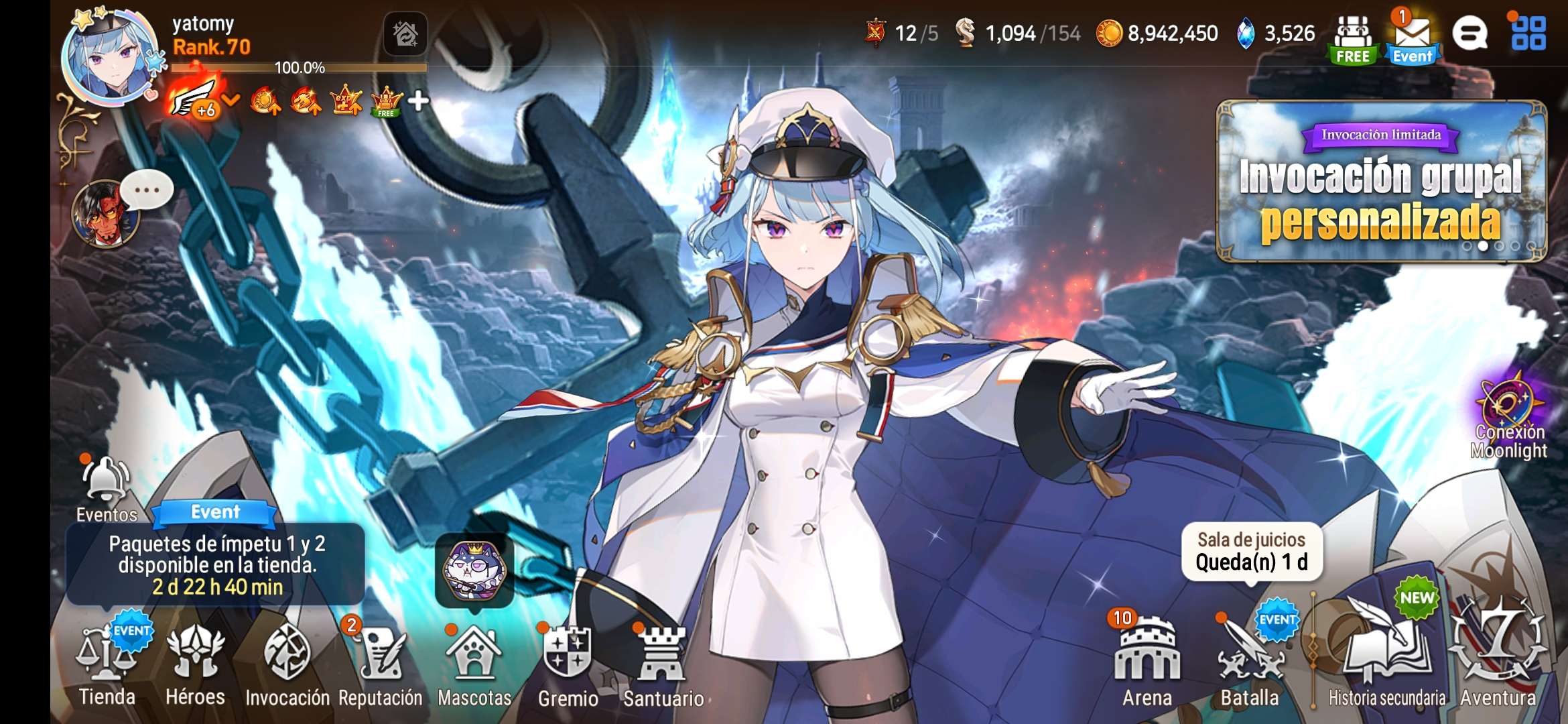Open the Reputación menu
1568x724 pixels.
pyautogui.click(x=380, y=664)
